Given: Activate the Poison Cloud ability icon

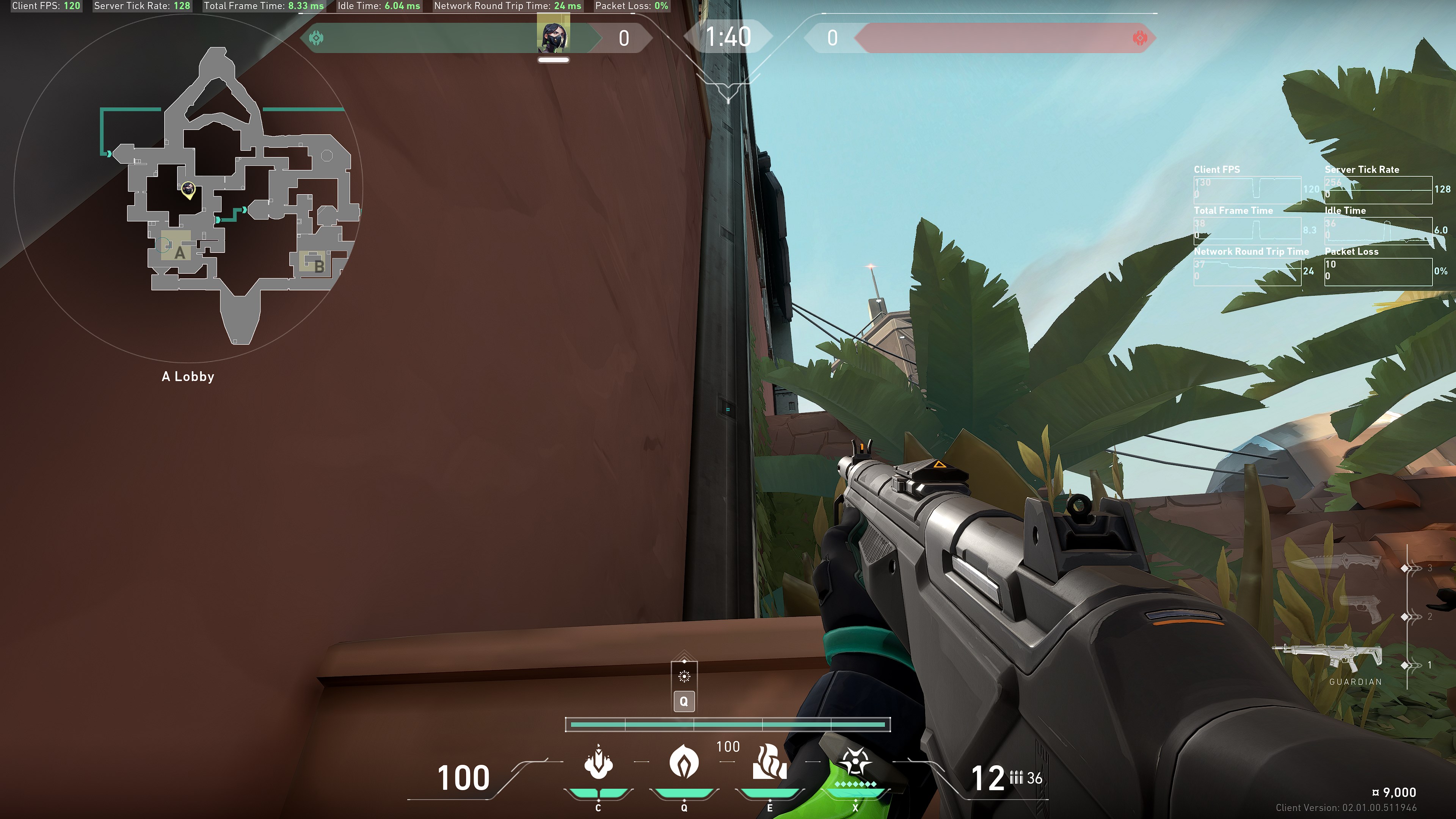Looking at the screenshot, I should tap(684, 763).
